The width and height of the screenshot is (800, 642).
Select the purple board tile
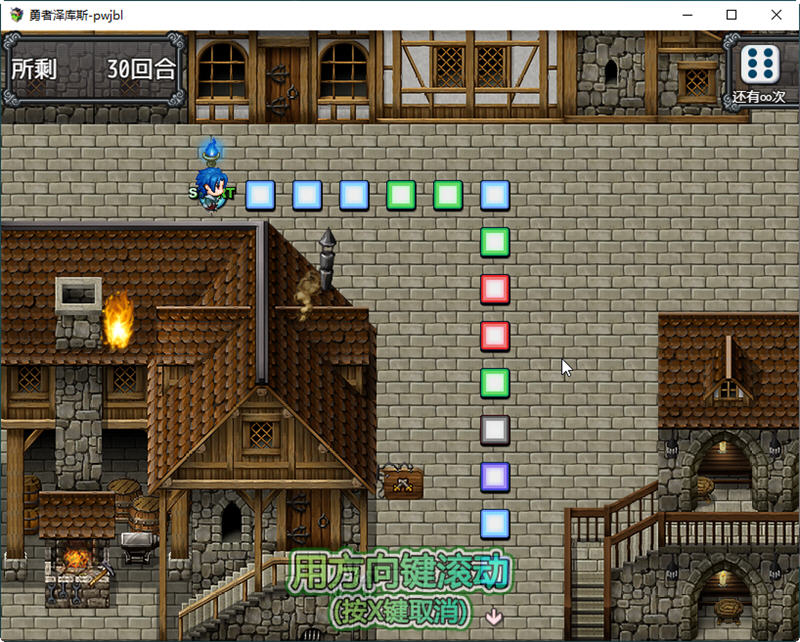tap(495, 477)
